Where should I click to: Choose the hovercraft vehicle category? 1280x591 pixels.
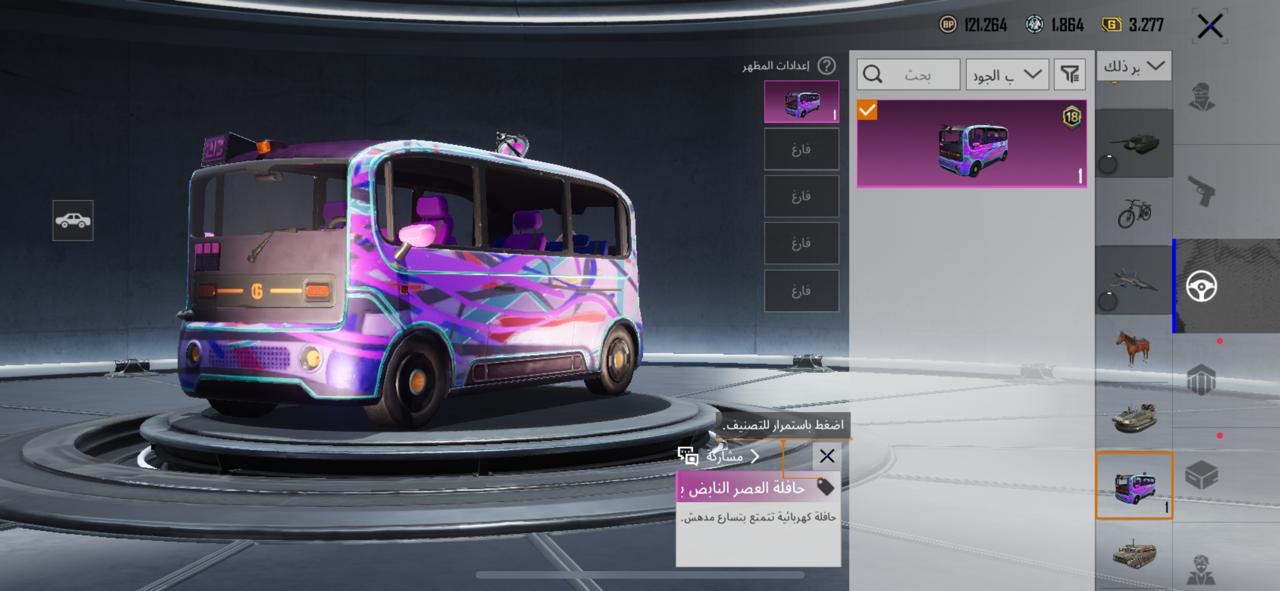(1134, 417)
